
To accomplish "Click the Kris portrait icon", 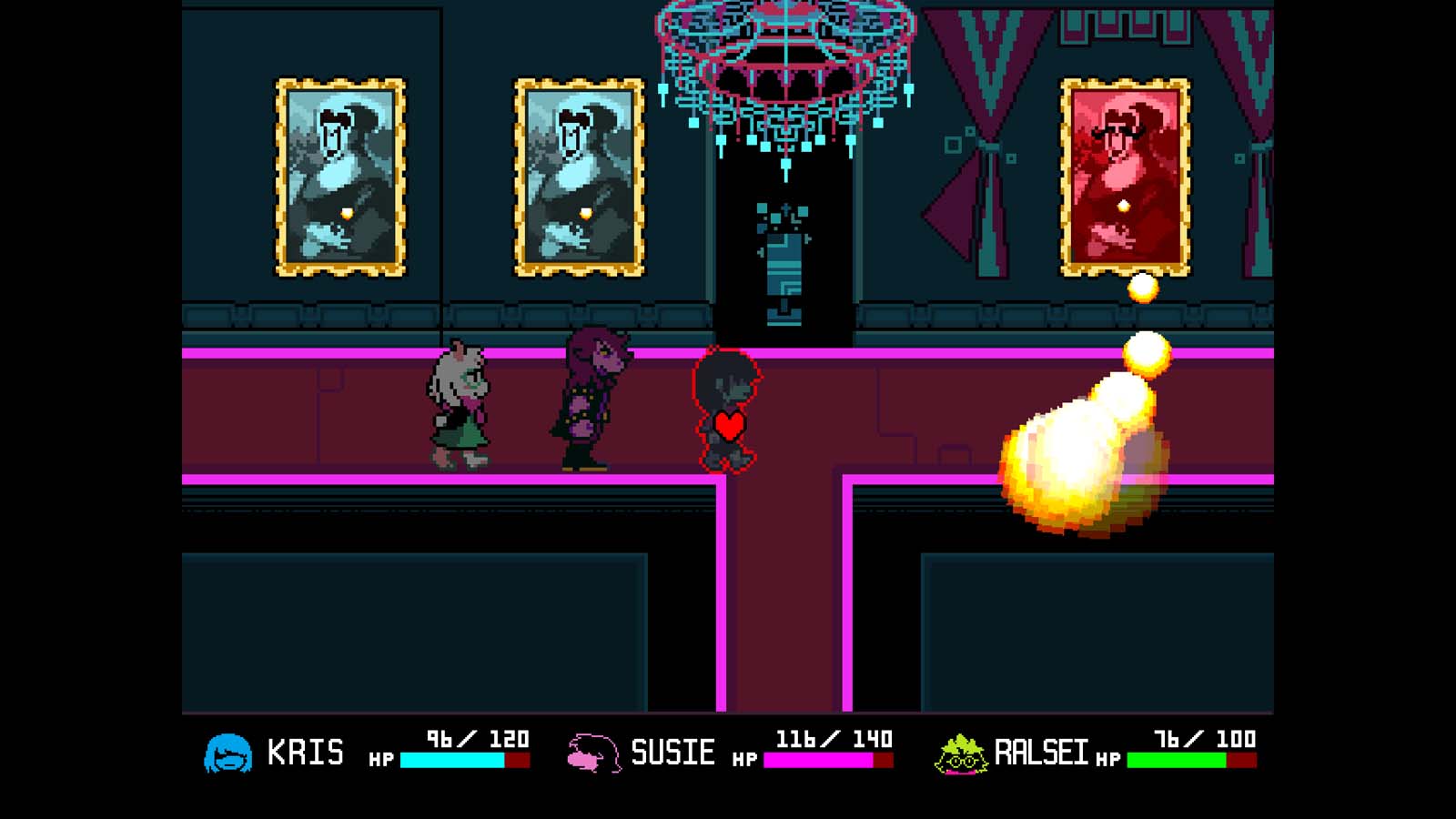I will pyautogui.click(x=230, y=753).
